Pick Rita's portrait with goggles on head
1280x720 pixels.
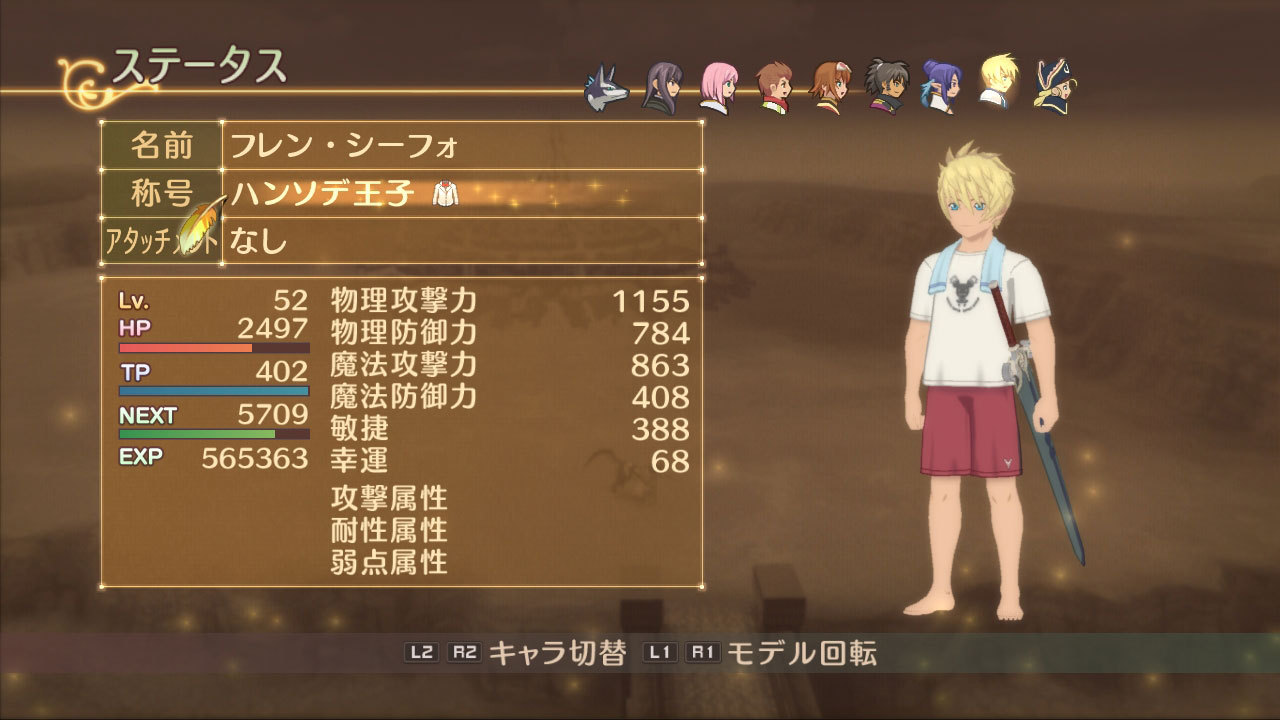pos(829,88)
